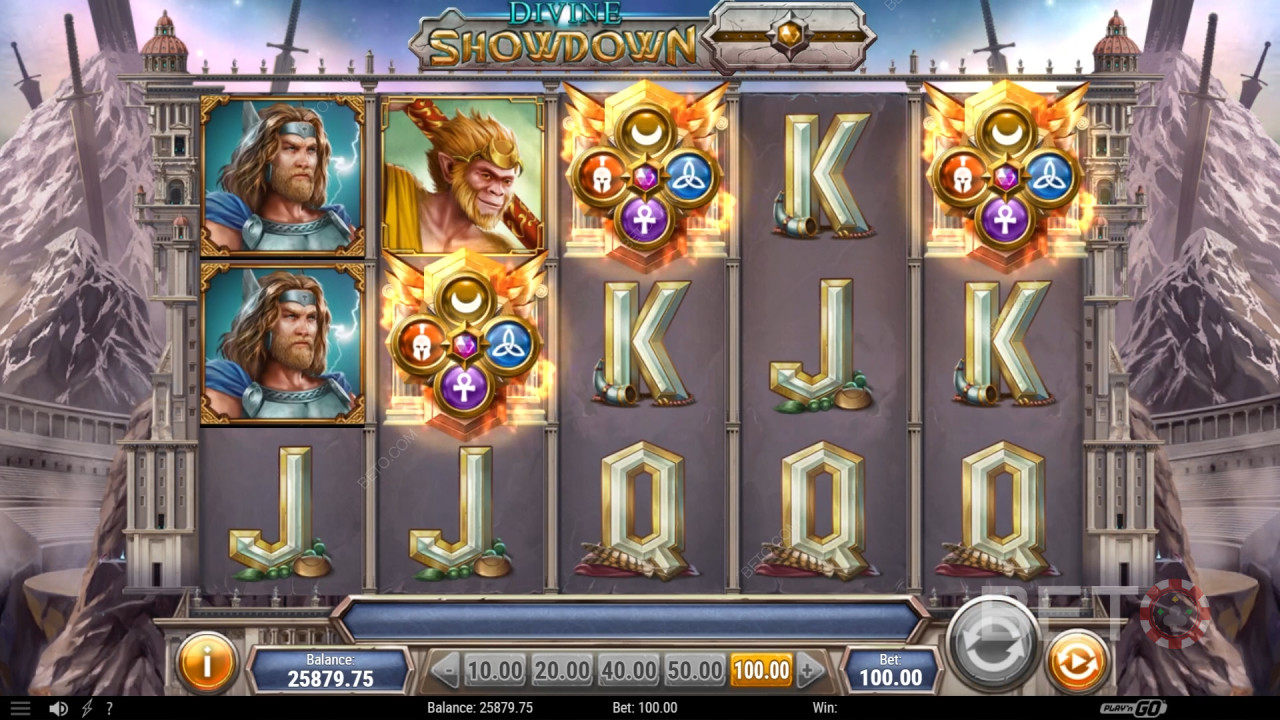Activate the orange autoplay button

(1077, 662)
